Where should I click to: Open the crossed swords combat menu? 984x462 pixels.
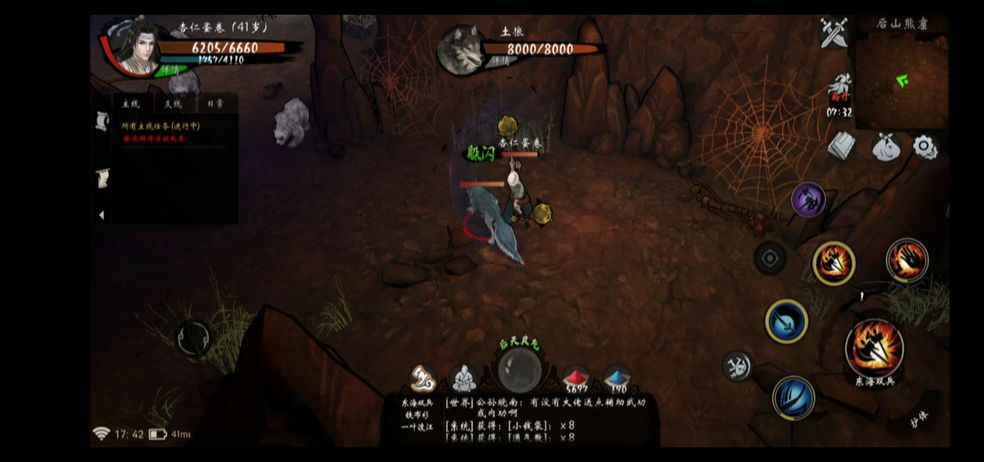point(833,34)
